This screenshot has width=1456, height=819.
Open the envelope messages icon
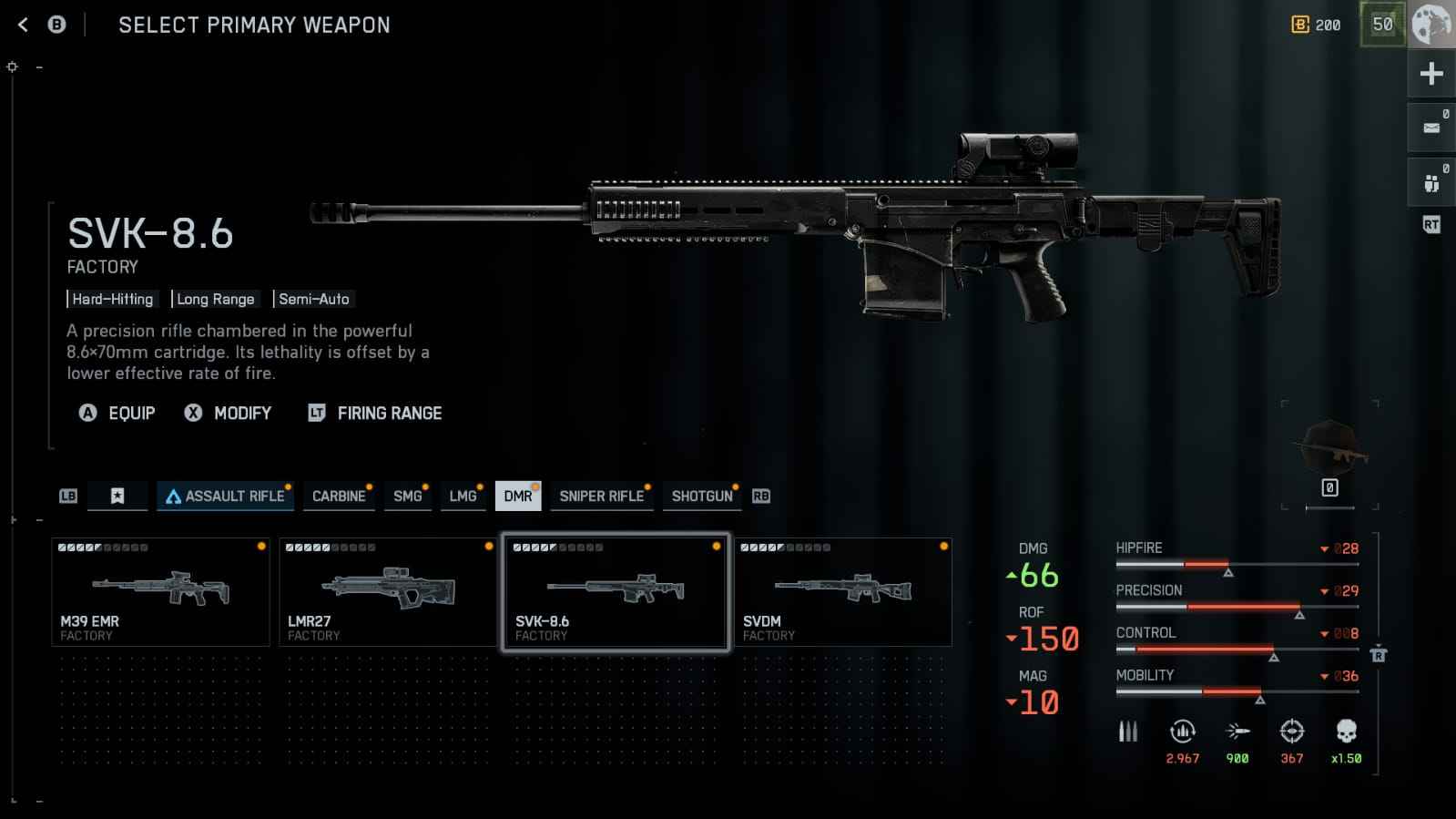point(1431,128)
